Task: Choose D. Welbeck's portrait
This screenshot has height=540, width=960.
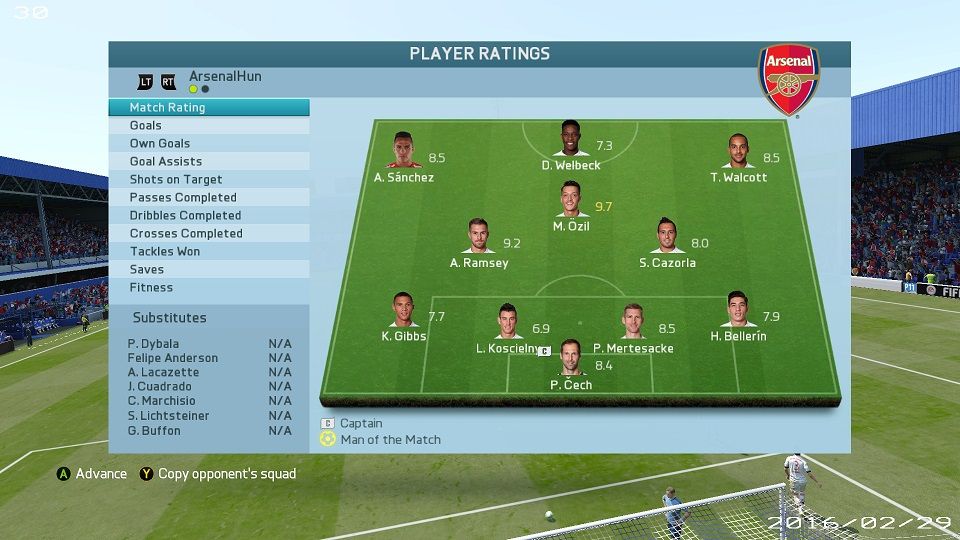Action: [x=571, y=139]
